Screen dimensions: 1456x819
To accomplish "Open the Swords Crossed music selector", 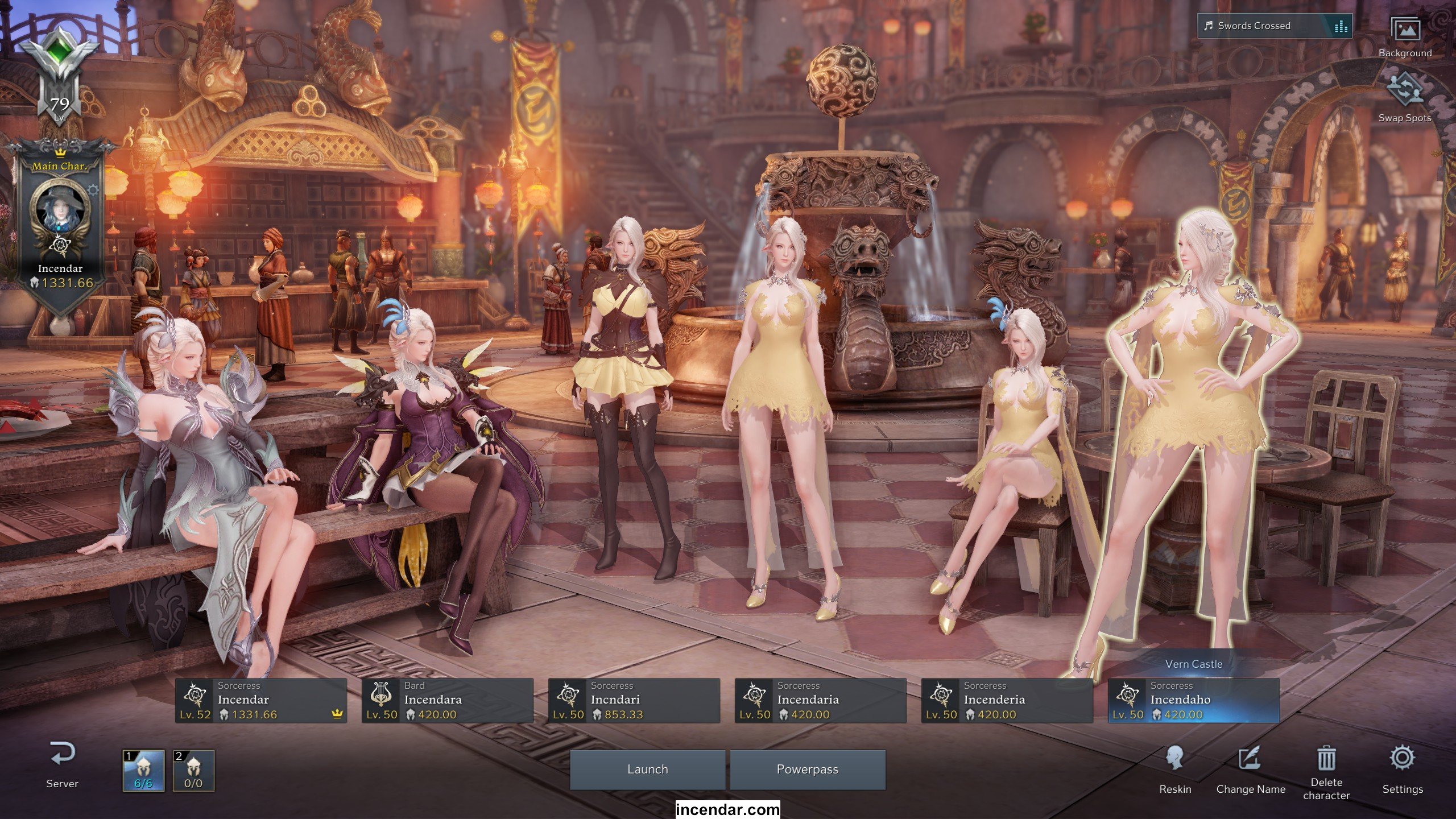I will point(1274,26).
